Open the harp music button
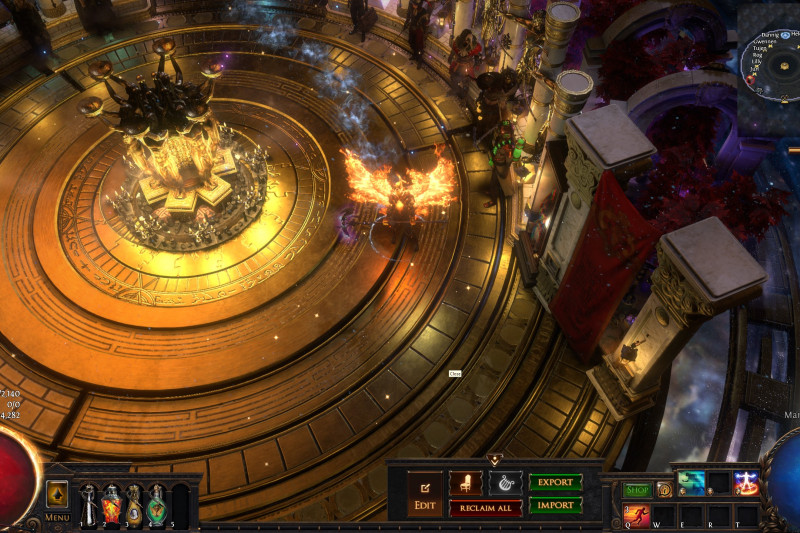Screen dimensions: 800x533 [x=505, y=483]
